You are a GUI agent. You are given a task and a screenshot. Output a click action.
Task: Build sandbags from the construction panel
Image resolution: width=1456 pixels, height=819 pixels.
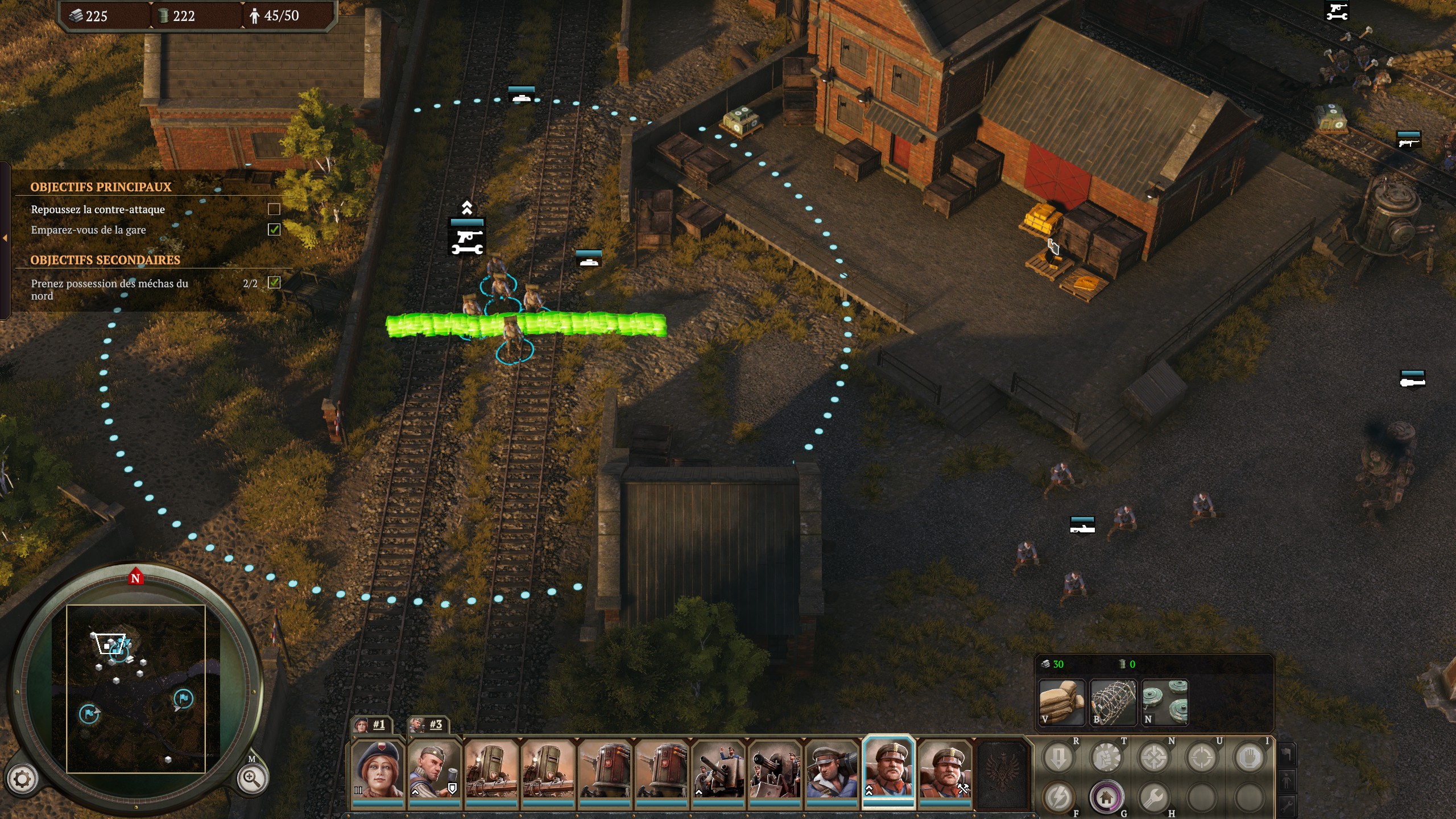[1061, 702]
